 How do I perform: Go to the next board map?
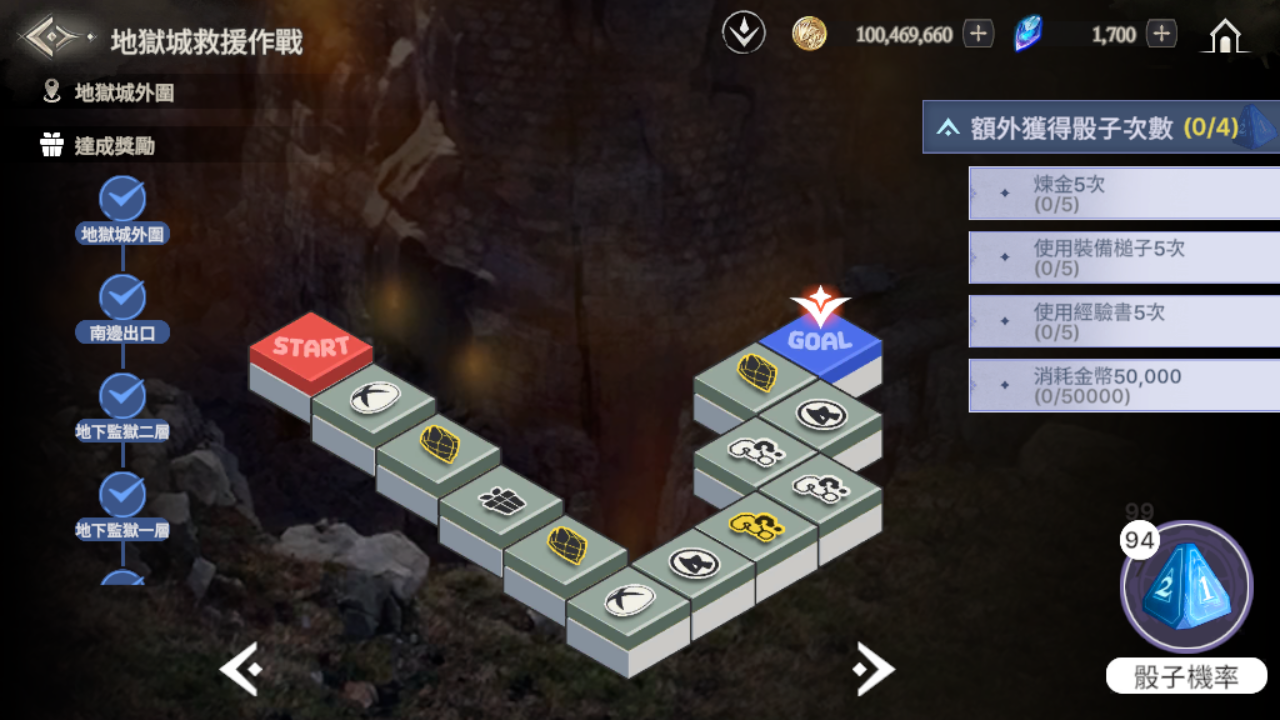click(873, 670)
